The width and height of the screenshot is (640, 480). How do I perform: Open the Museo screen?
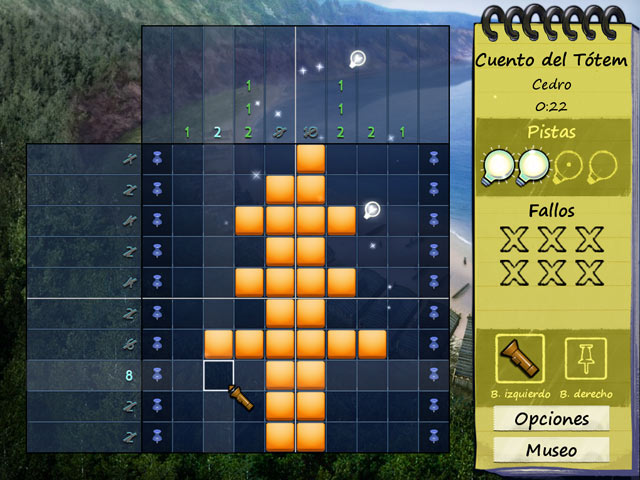click(x=551, y=450)
